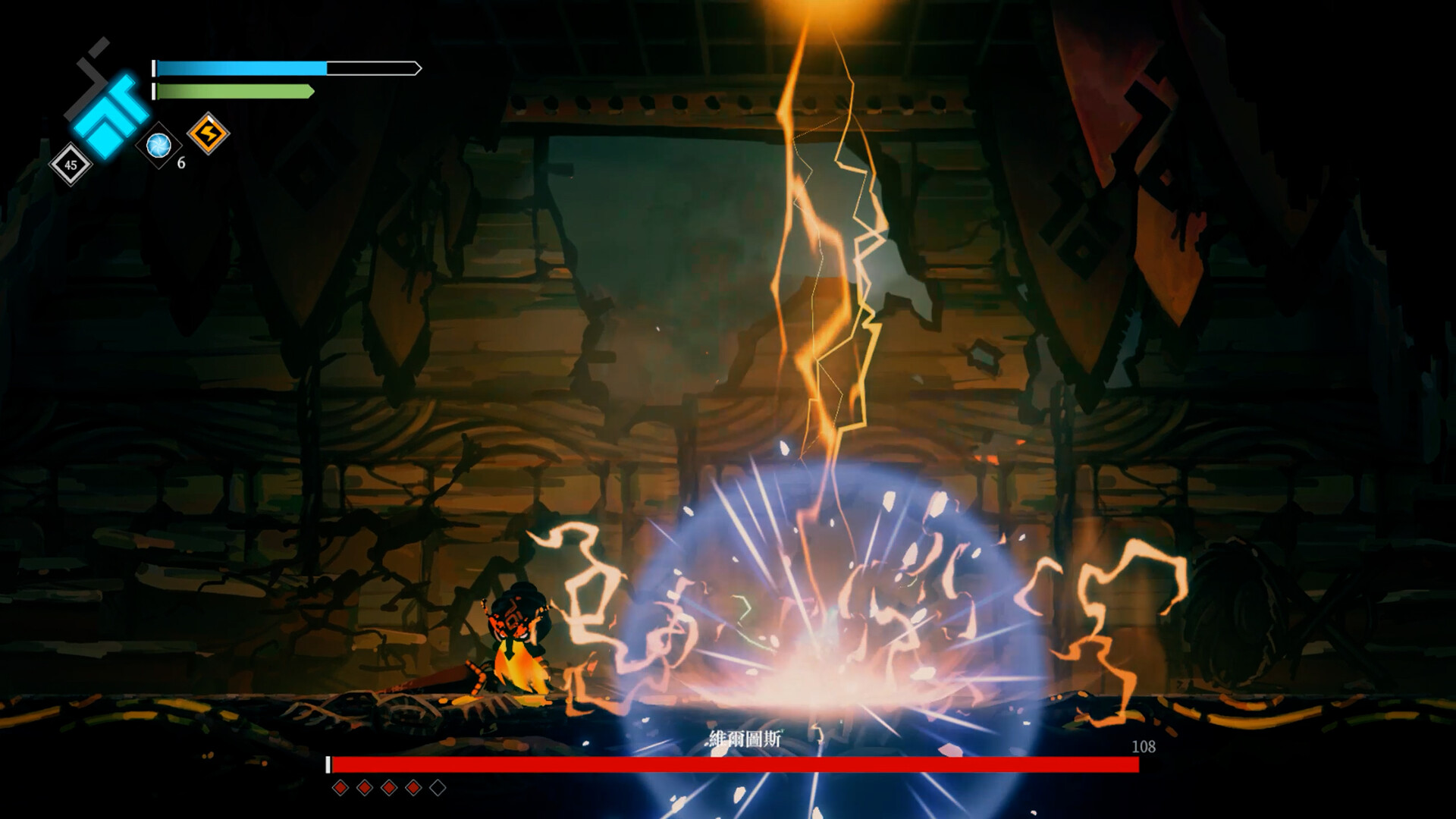This screenshot has height=819, width=1456.
Task: Use the blue orb consumable item
Action: click(158, 144)
